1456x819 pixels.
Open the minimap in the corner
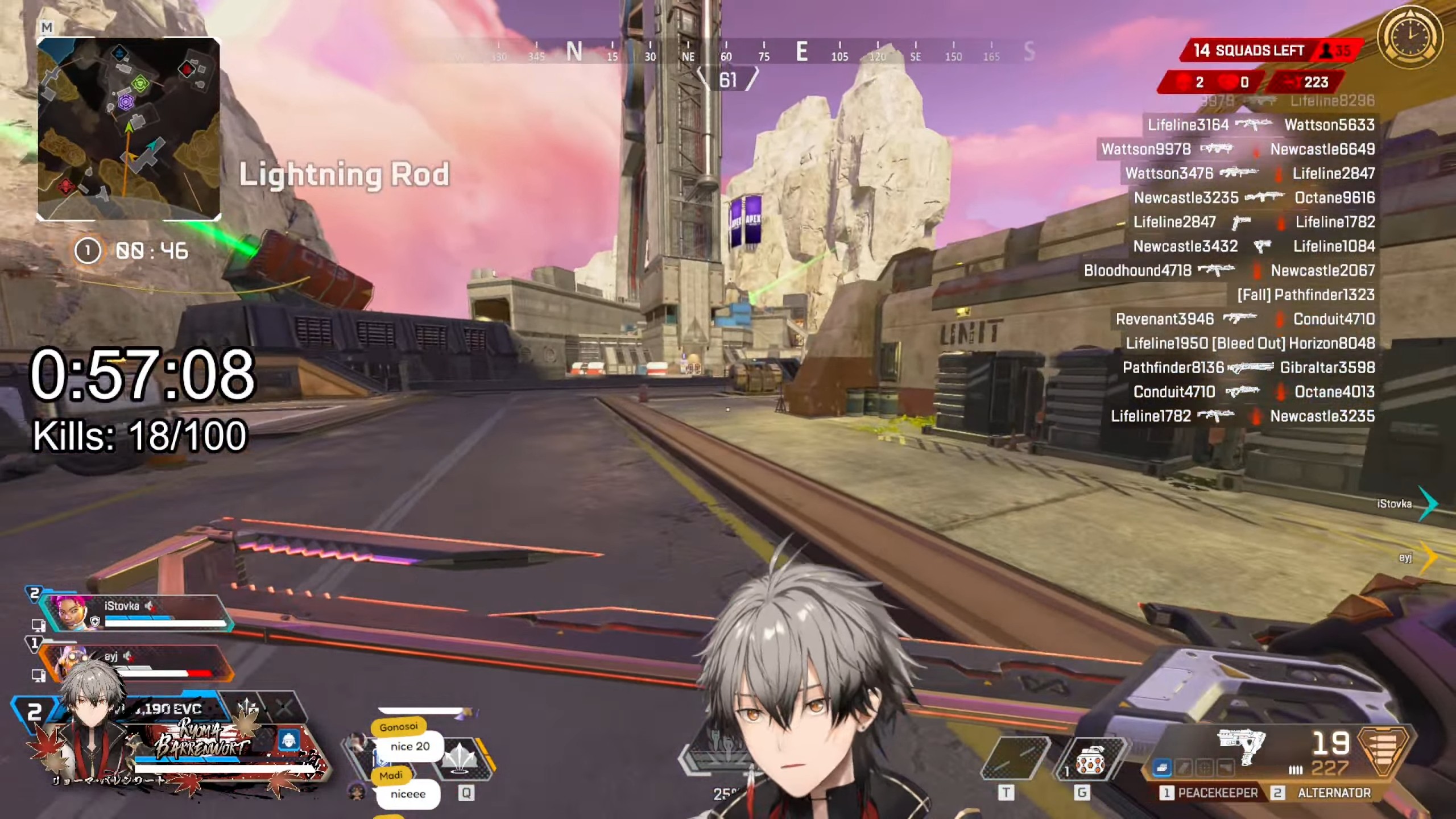pos(129,129)
